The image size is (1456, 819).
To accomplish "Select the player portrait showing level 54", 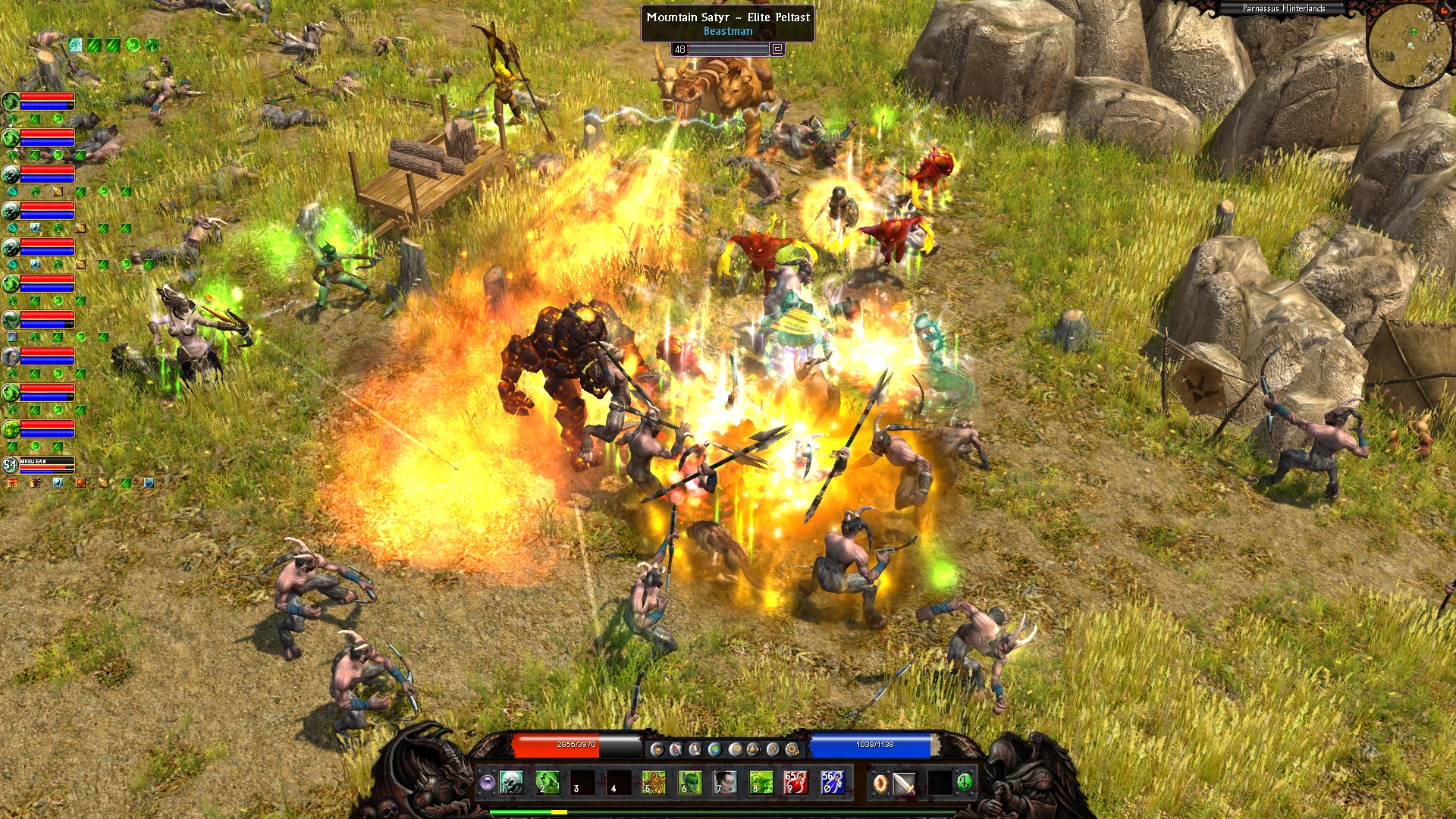I will click(x=10, y=464).
